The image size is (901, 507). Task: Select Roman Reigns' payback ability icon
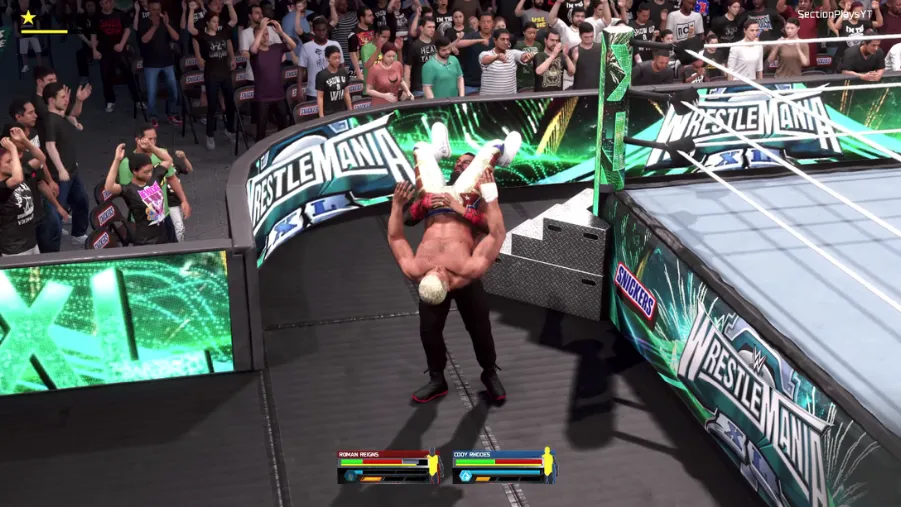coord(350,476)
